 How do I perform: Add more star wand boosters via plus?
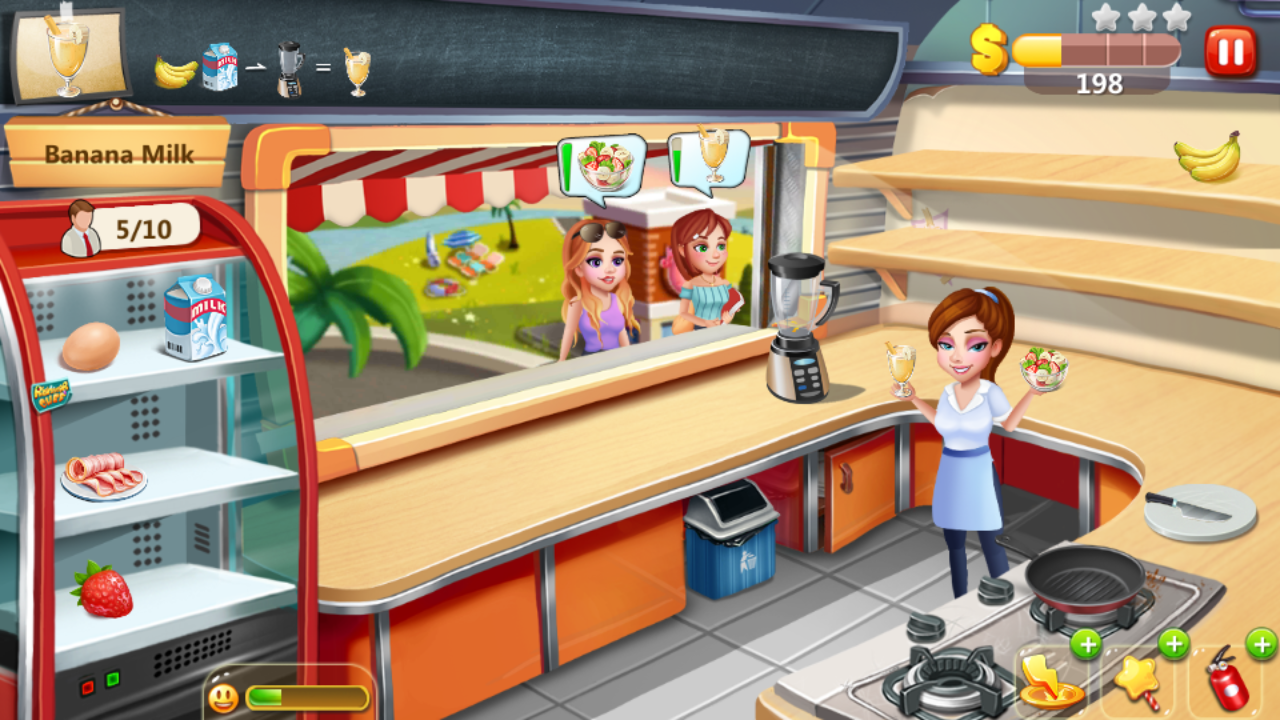1173,644
